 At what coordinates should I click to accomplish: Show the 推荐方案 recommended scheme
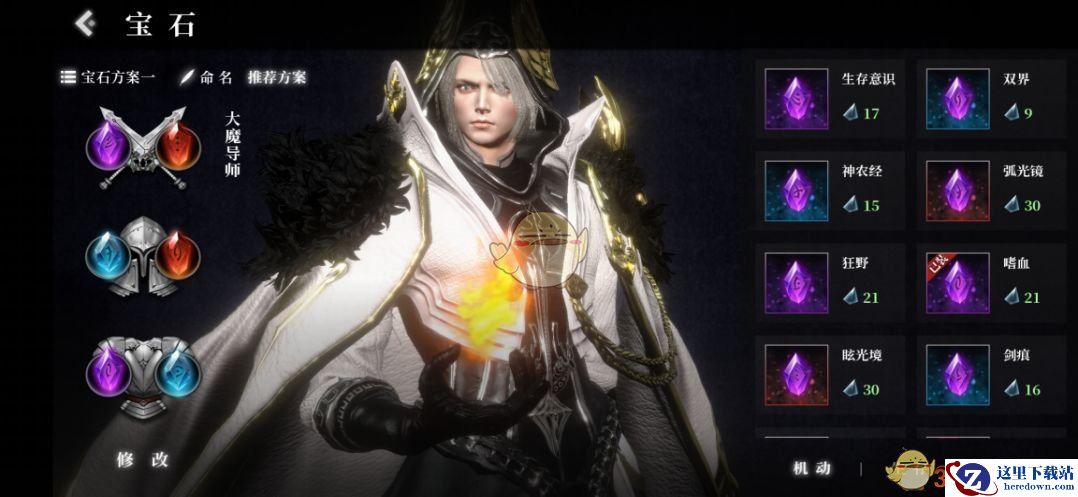pos(277,77)
